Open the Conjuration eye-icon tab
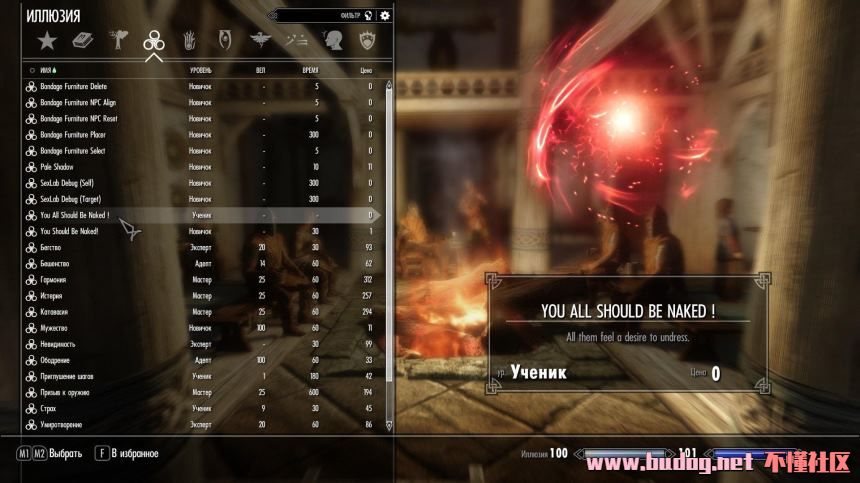Viewport: 860px width, 483px height. coord(223,41)
